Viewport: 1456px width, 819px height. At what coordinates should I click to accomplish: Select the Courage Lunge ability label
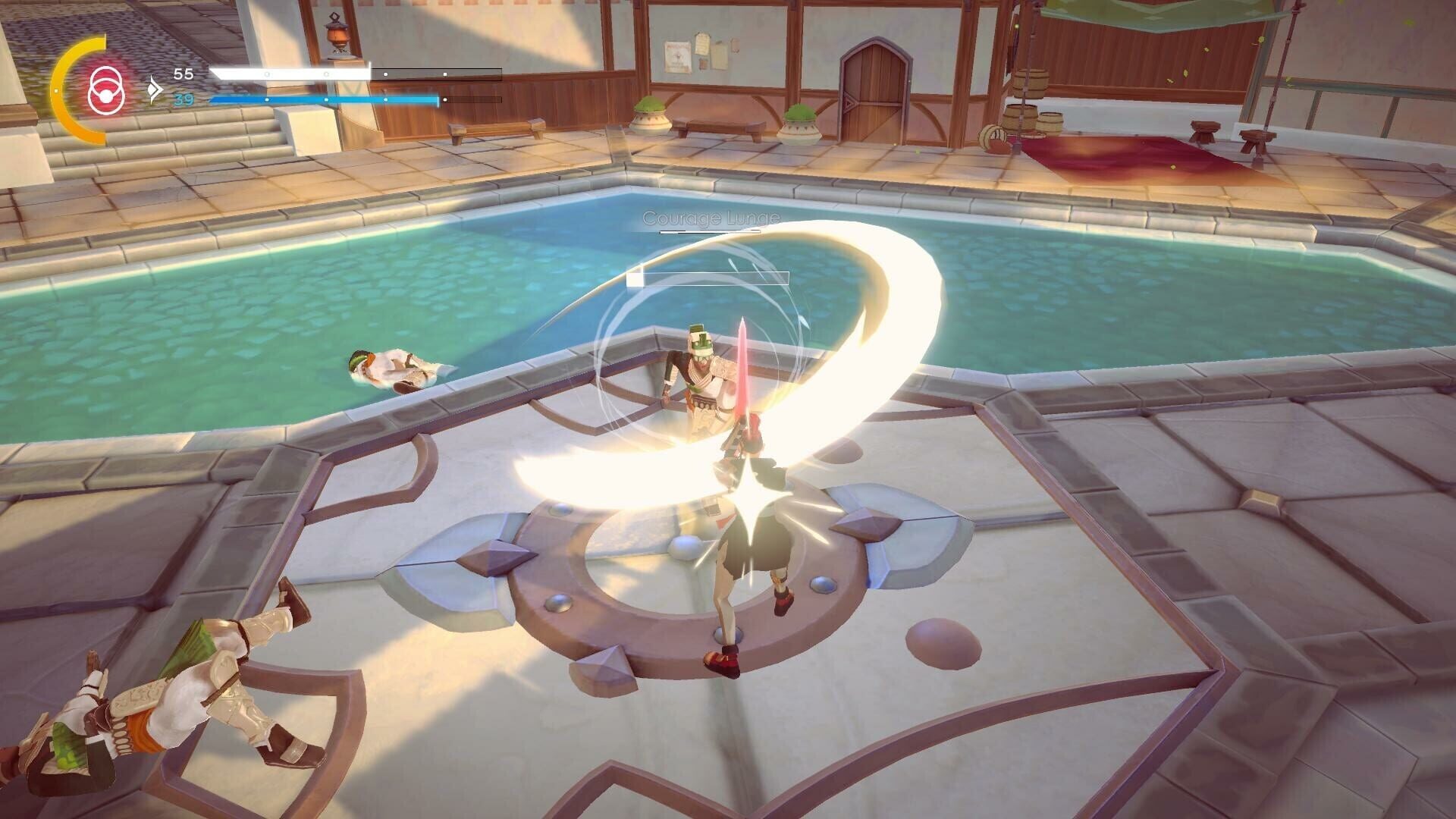click(710, 219)
